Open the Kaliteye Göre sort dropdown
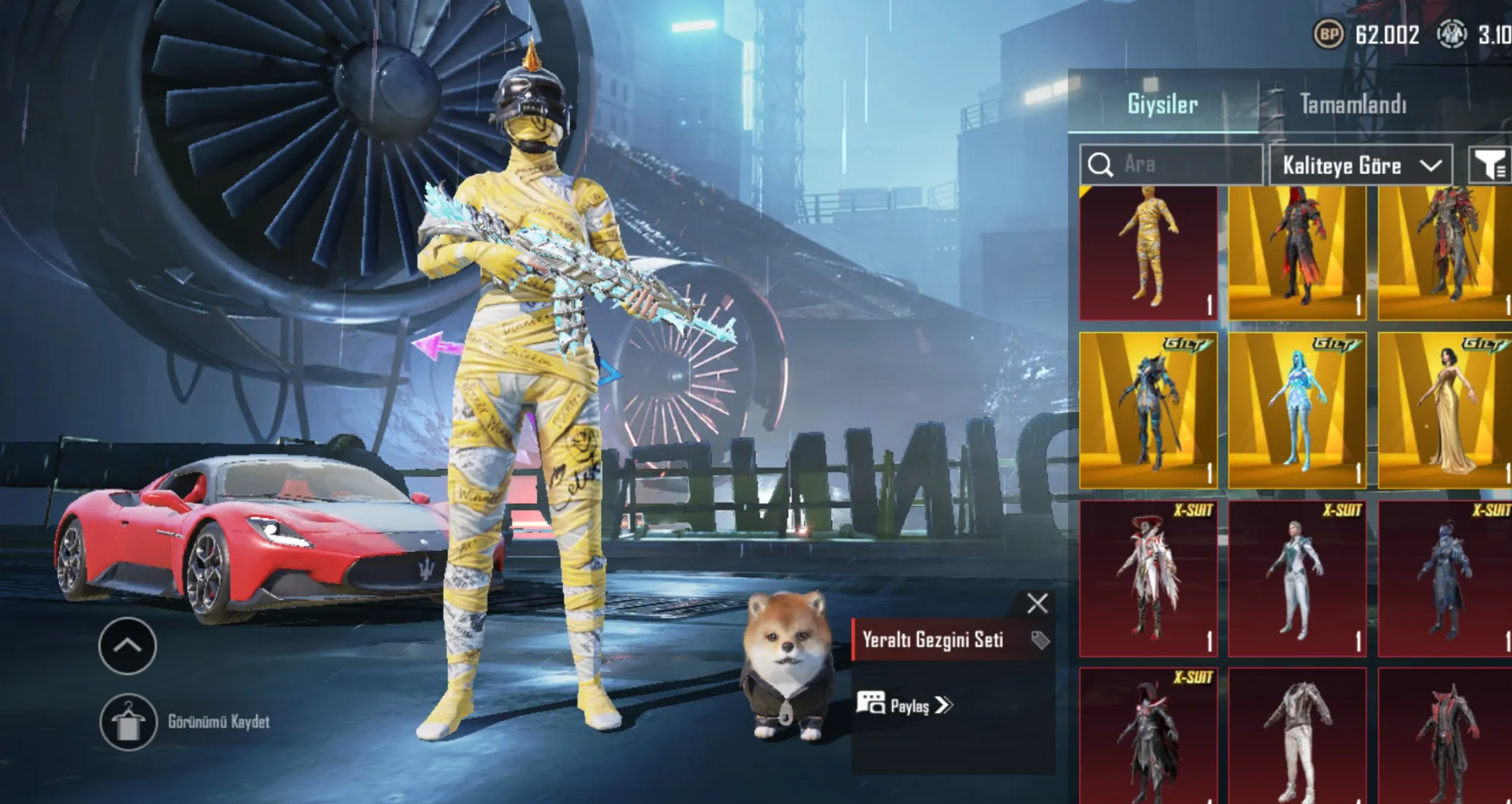The height and width of the screenshot is (804, 1512). pyautogui.click(x=1360, y=165)
